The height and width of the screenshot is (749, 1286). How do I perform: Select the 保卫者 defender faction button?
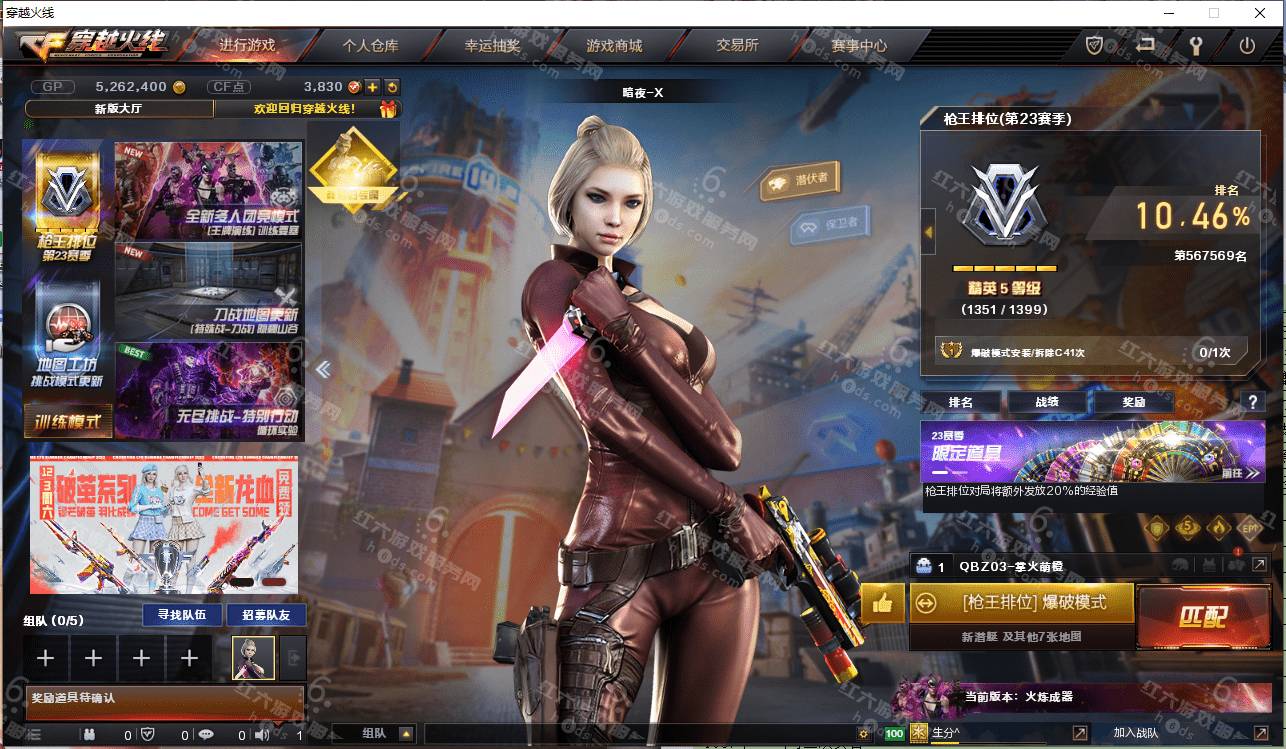click(830, 225)
